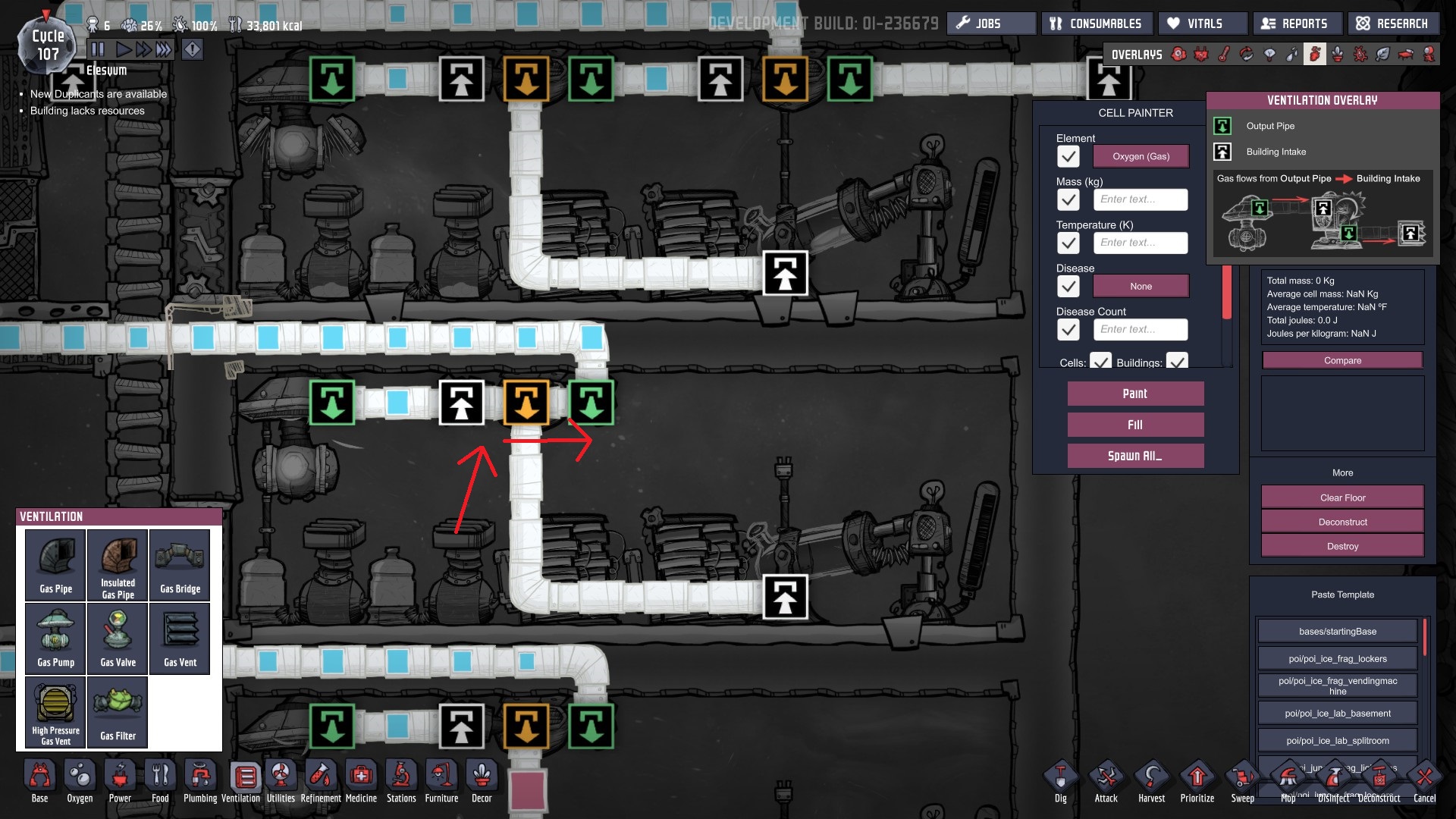The image size is (1456, 819).
Task: Select the Gas Filter building
Action: point(117,711)
